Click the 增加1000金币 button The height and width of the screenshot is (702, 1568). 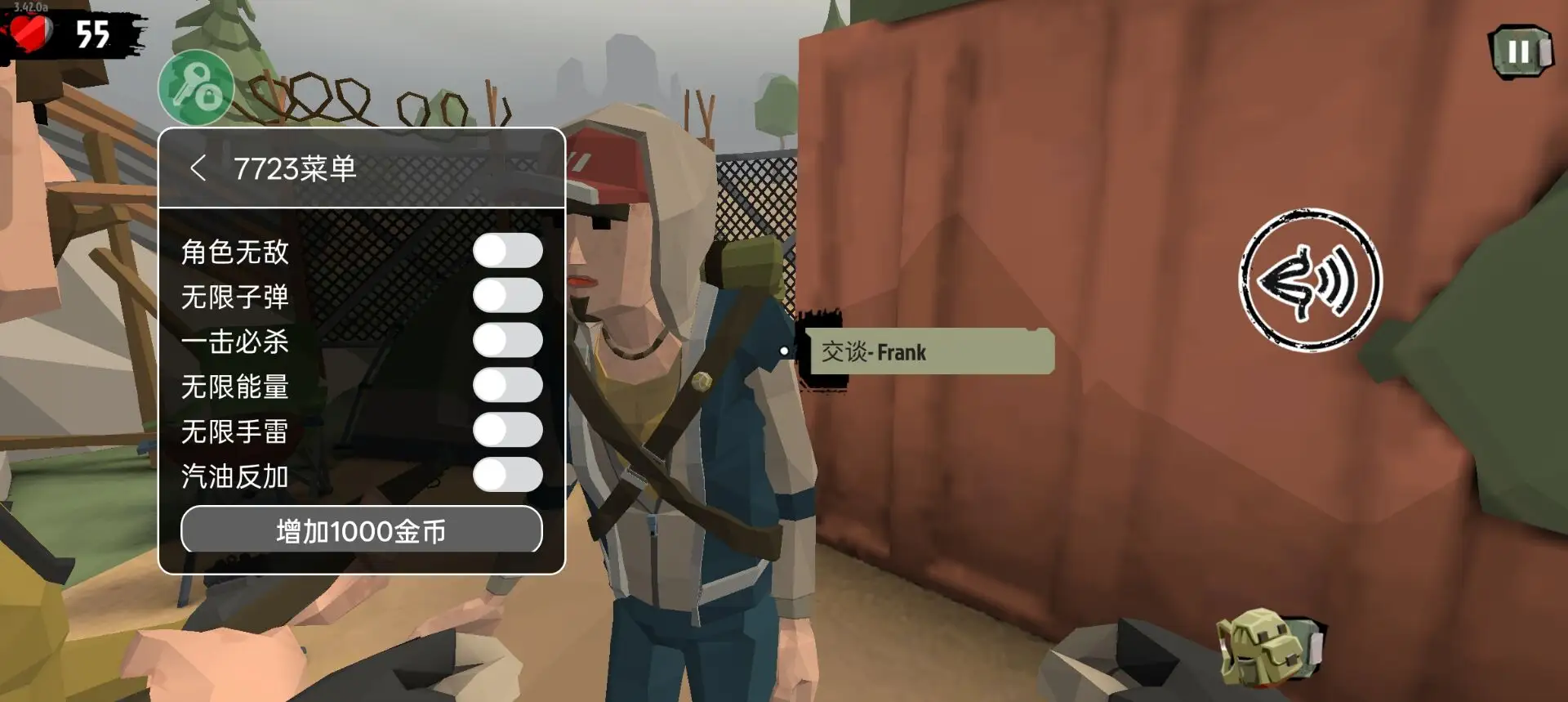click(361, 530)
